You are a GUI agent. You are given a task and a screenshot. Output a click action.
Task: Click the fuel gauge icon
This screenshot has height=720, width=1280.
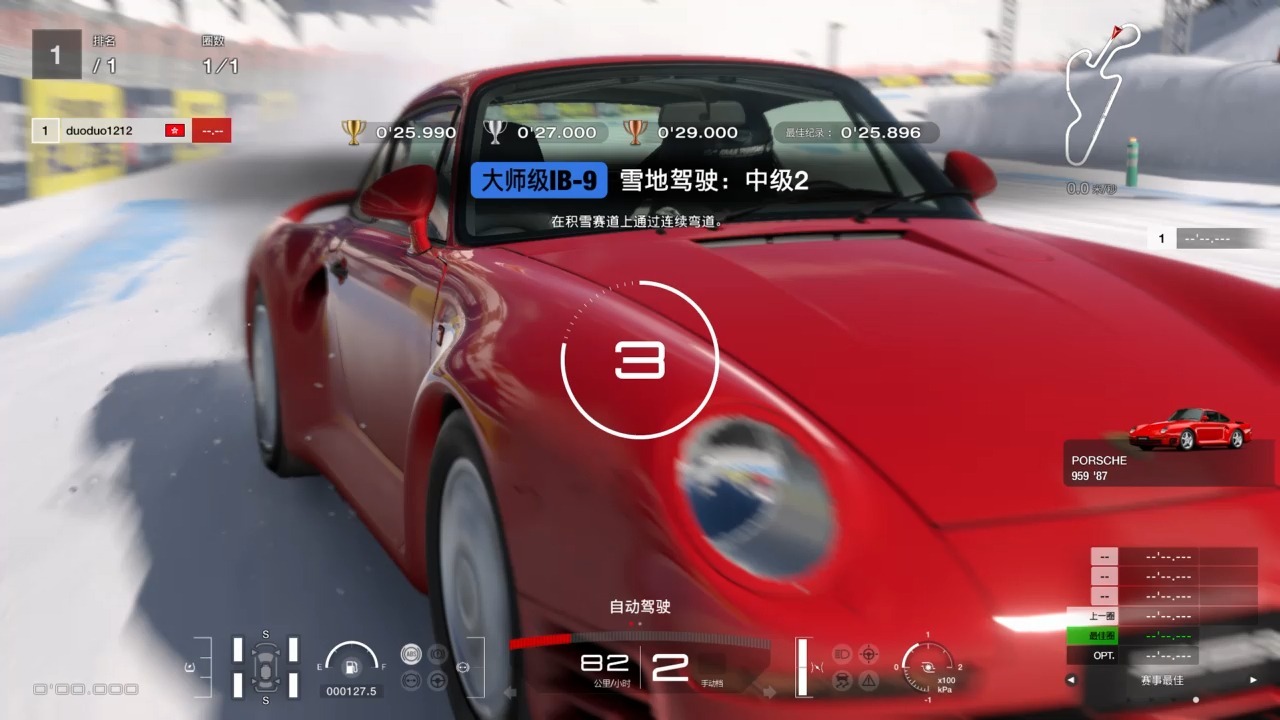(351, 665)
